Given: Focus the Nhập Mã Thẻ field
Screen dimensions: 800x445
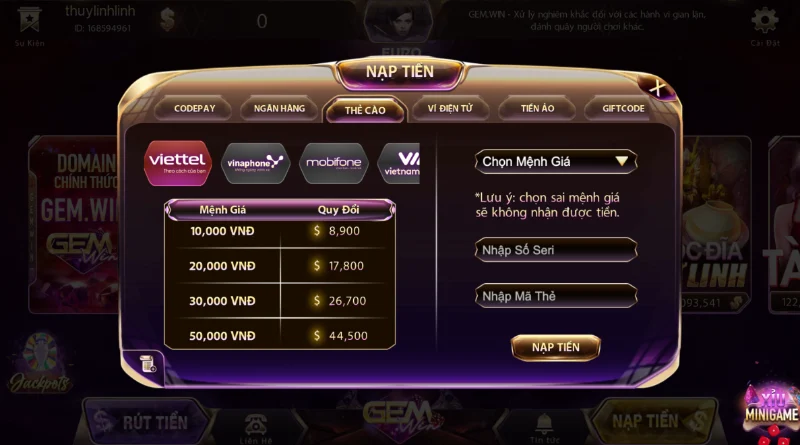Looking at the screenshot, I should click(555, 296).
